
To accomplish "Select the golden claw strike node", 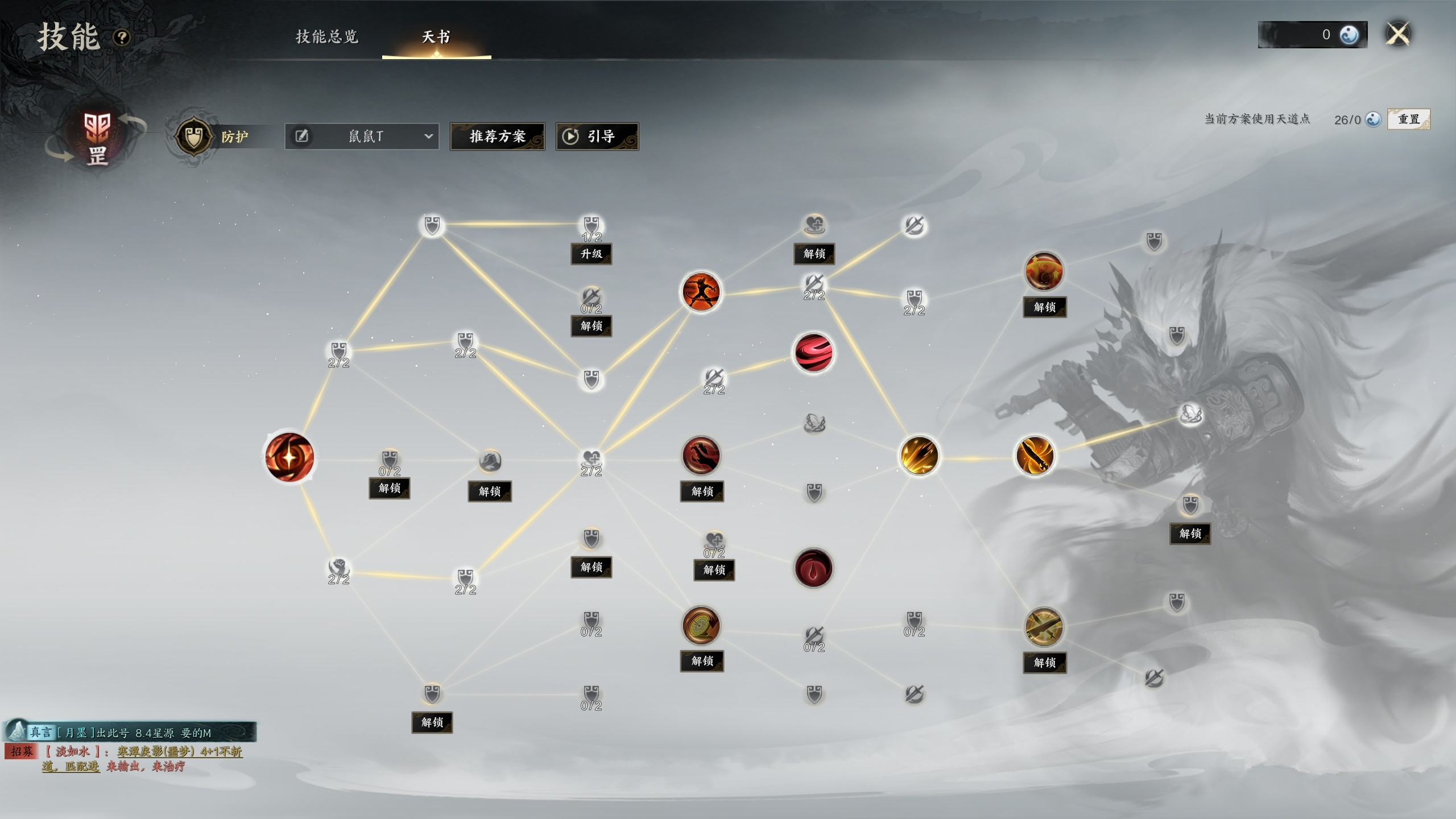I will pos(919,456).
